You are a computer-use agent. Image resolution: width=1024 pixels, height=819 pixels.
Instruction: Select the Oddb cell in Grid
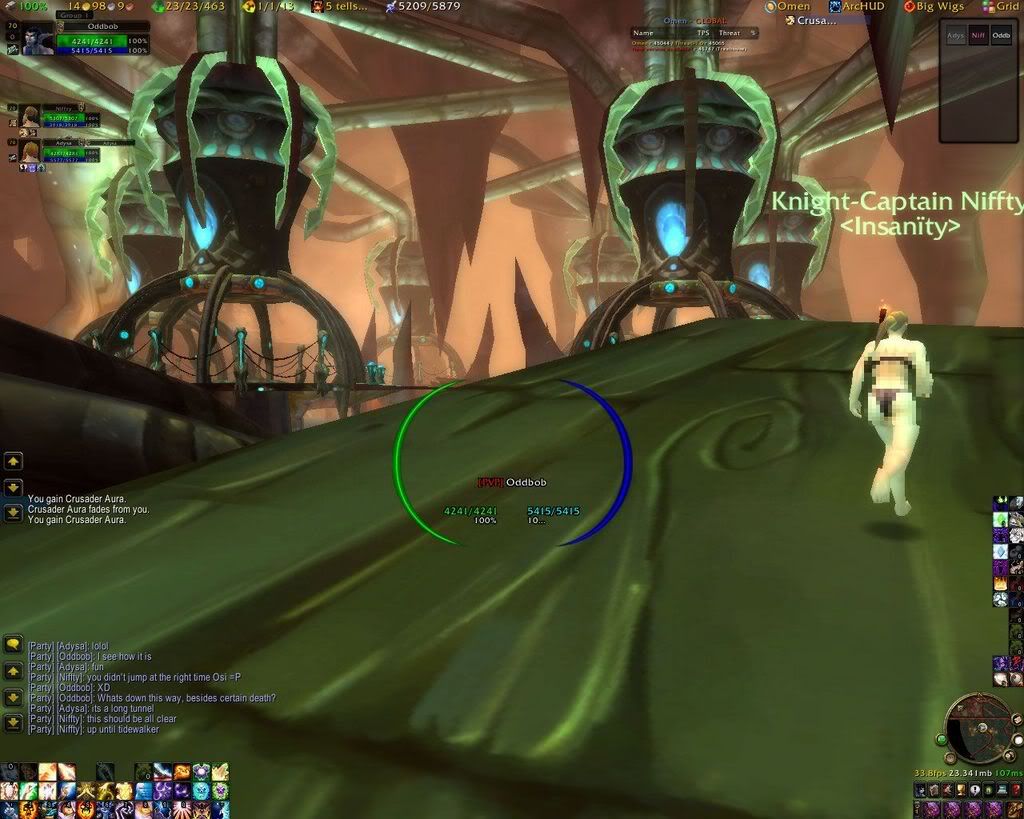[1001, 35]
